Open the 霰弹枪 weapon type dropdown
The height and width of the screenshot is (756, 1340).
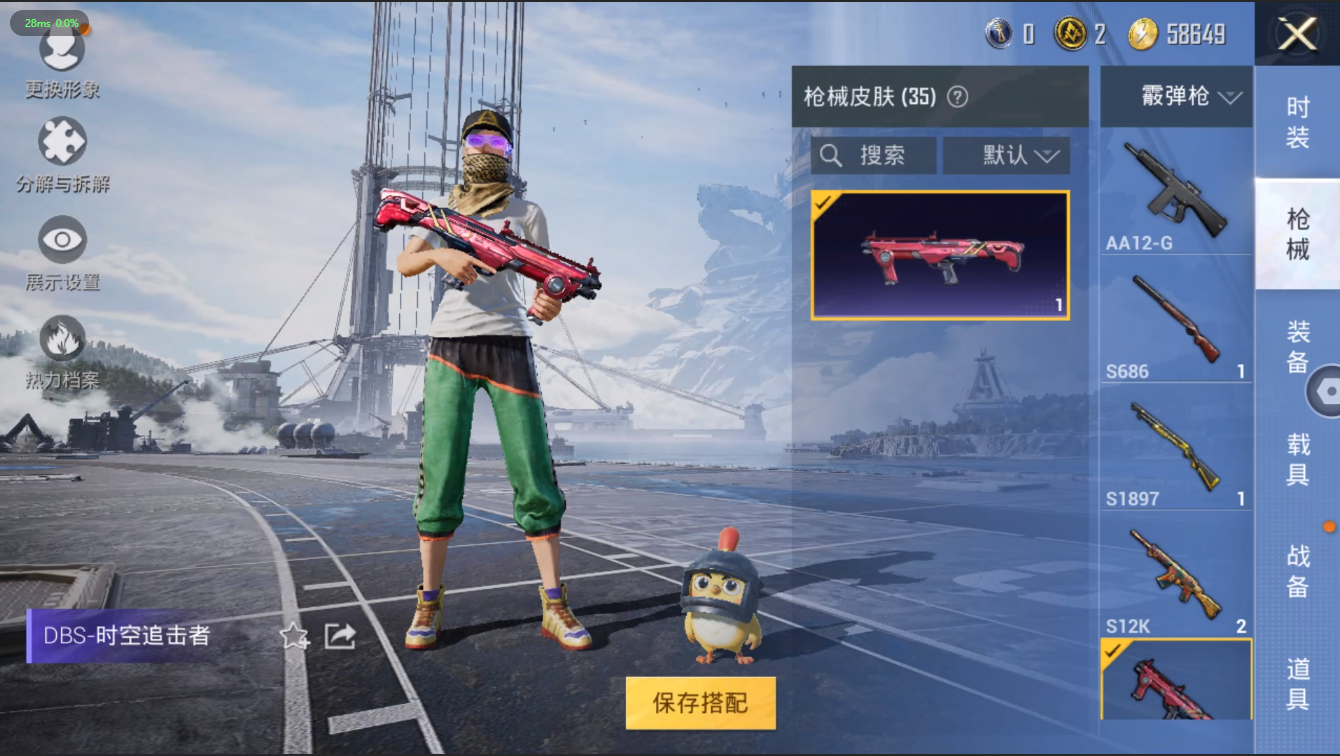pyautogui.click(x=1177, y=97)
